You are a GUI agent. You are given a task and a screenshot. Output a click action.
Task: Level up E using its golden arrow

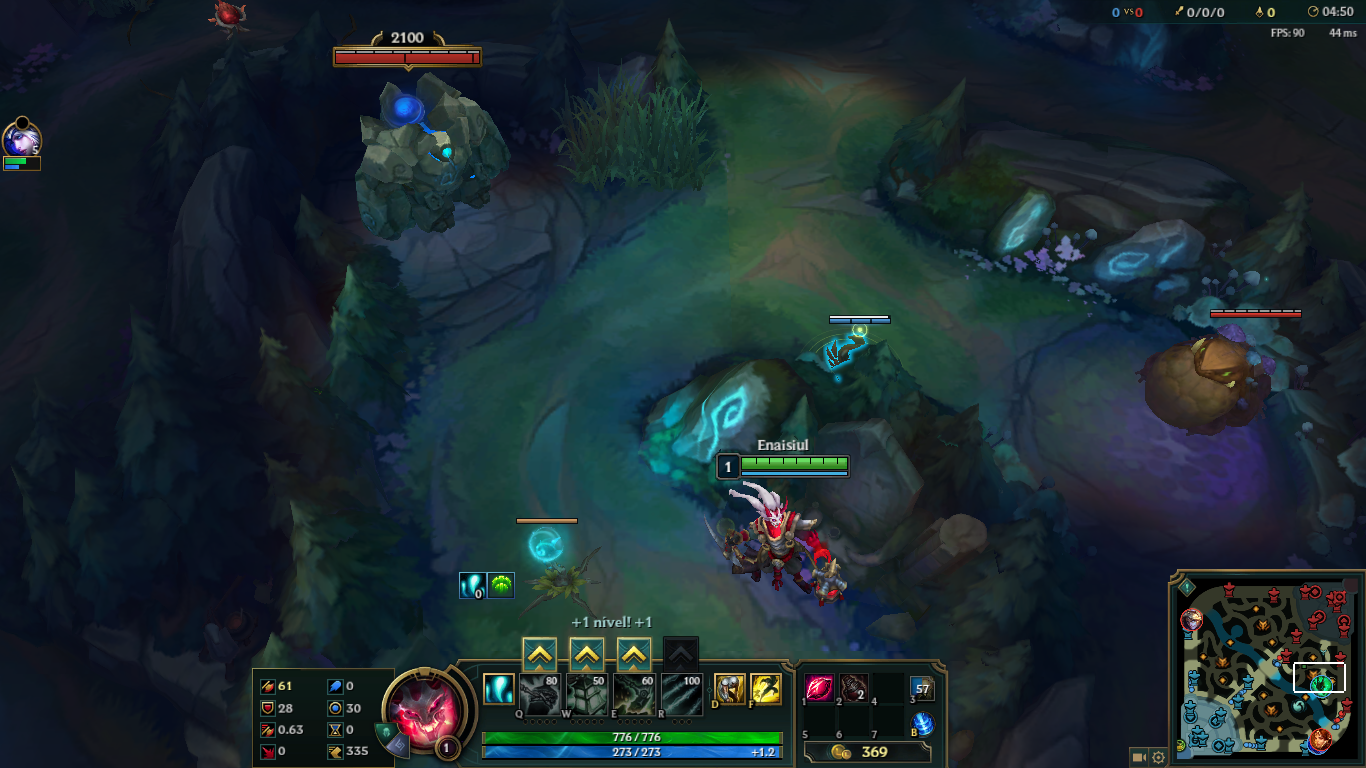pos(632,654)
